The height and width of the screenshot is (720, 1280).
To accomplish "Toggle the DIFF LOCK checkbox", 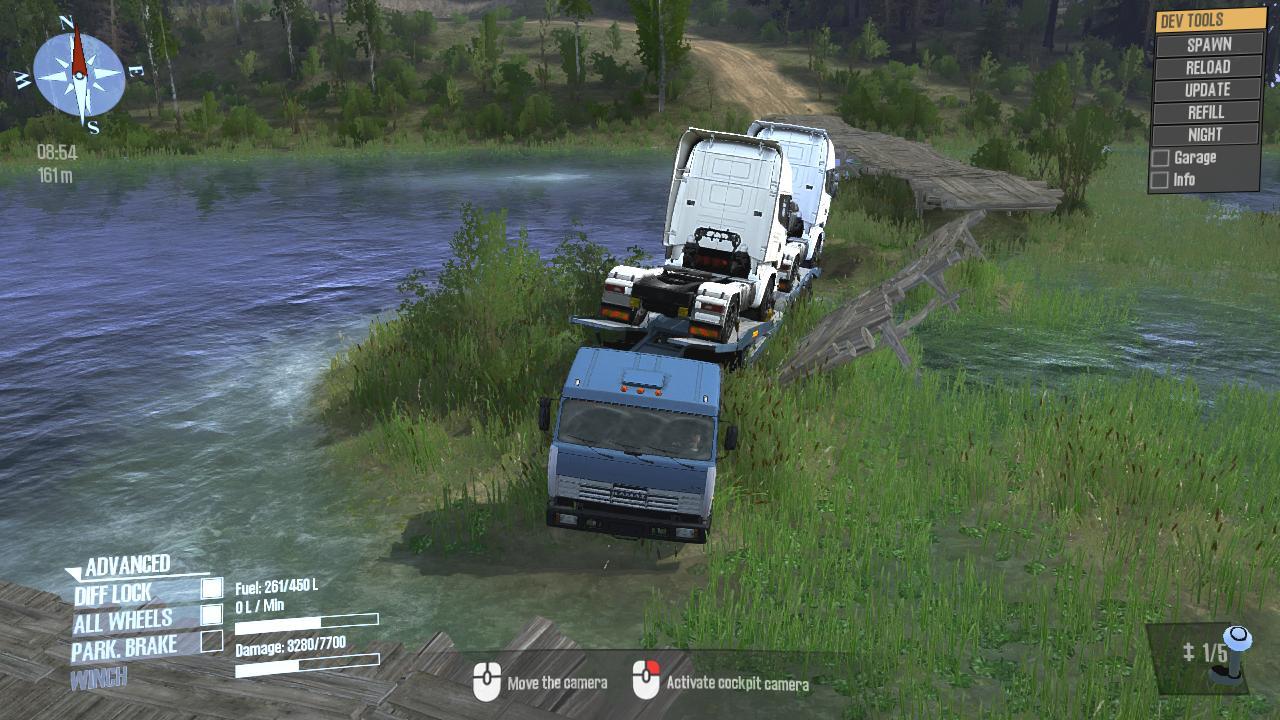I will coord(212,588).
